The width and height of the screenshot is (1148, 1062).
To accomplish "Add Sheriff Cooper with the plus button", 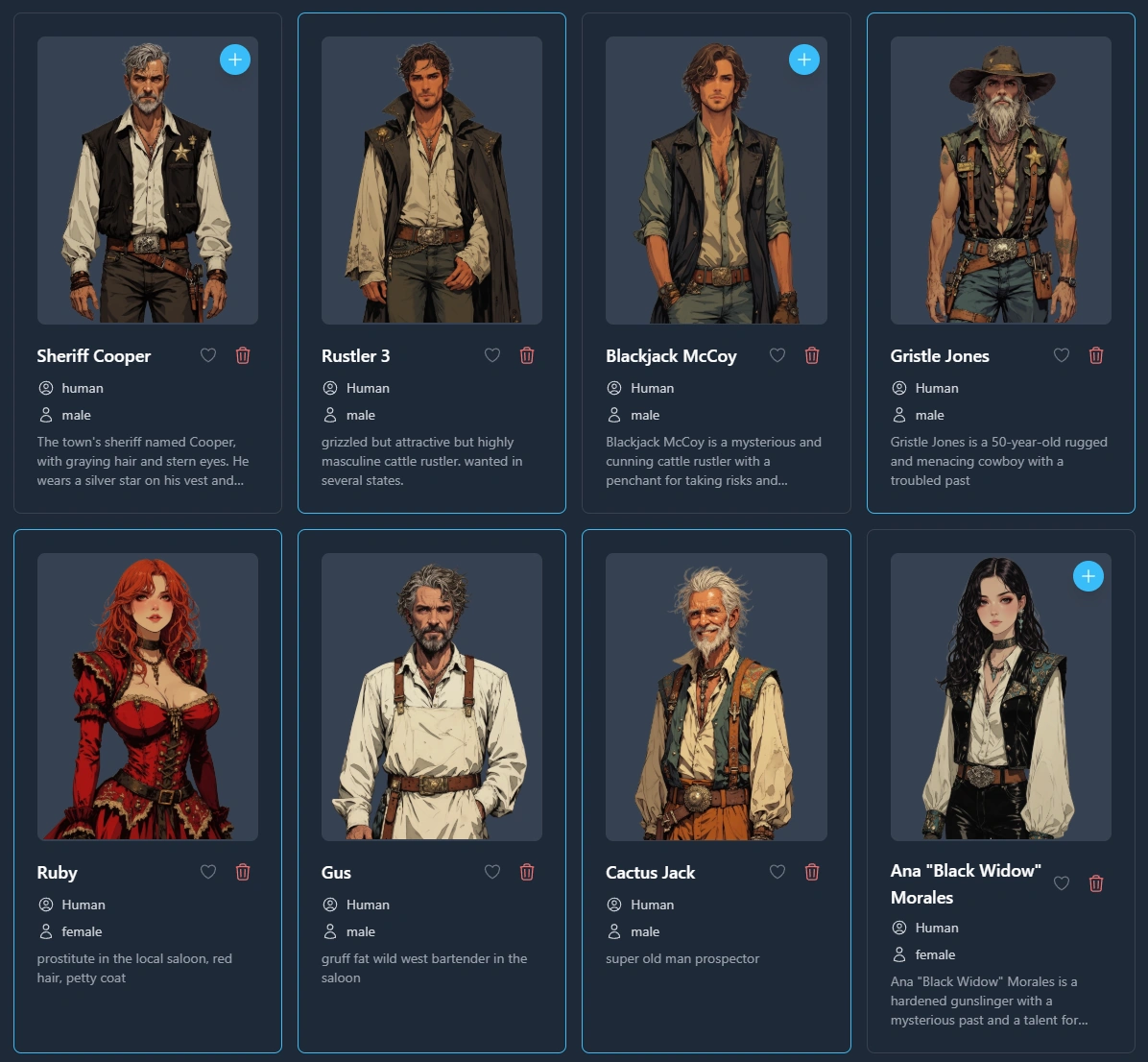I will tap(235, 60).
